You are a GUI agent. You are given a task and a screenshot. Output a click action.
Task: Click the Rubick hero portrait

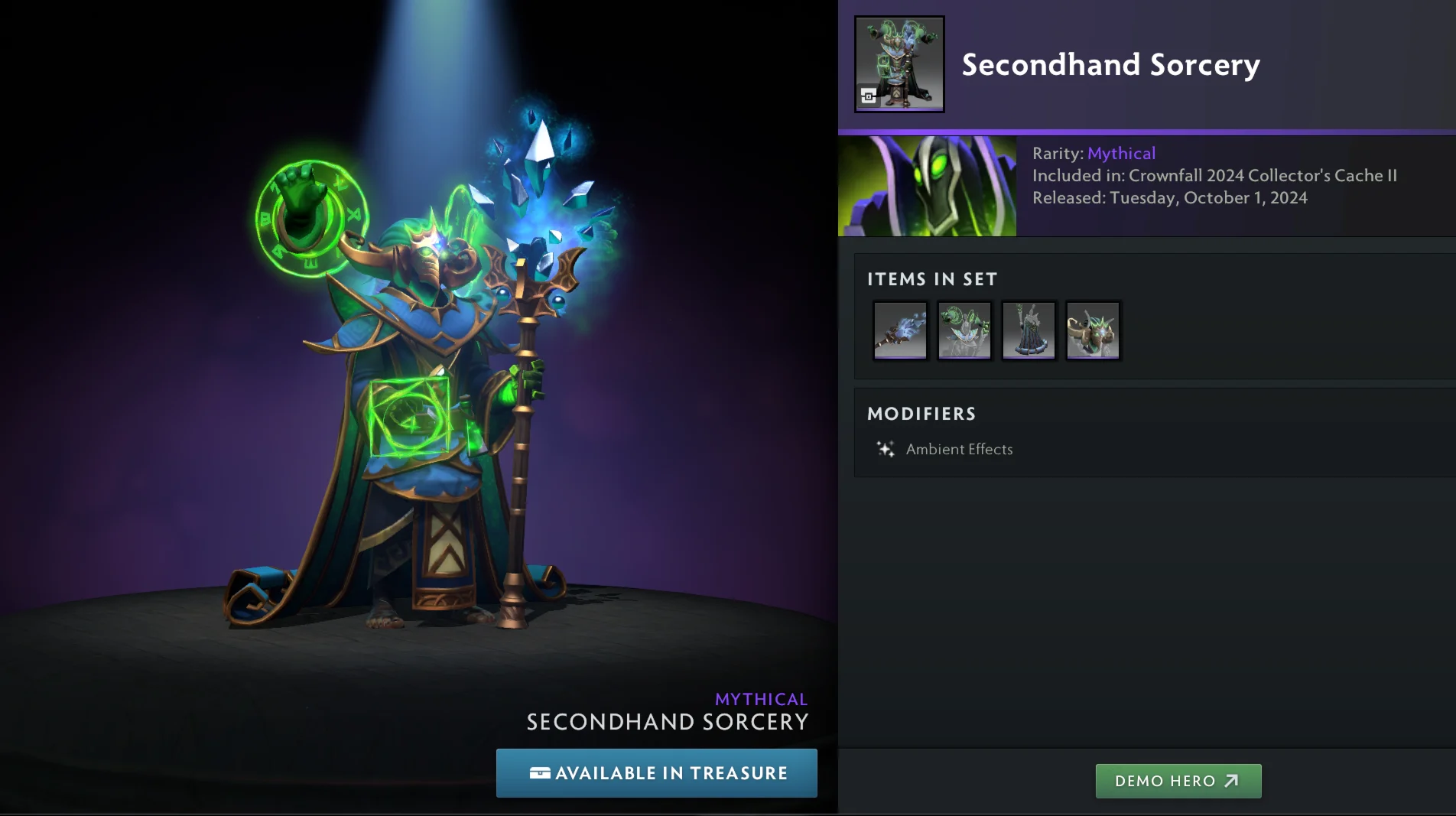(x=927, y=186)
